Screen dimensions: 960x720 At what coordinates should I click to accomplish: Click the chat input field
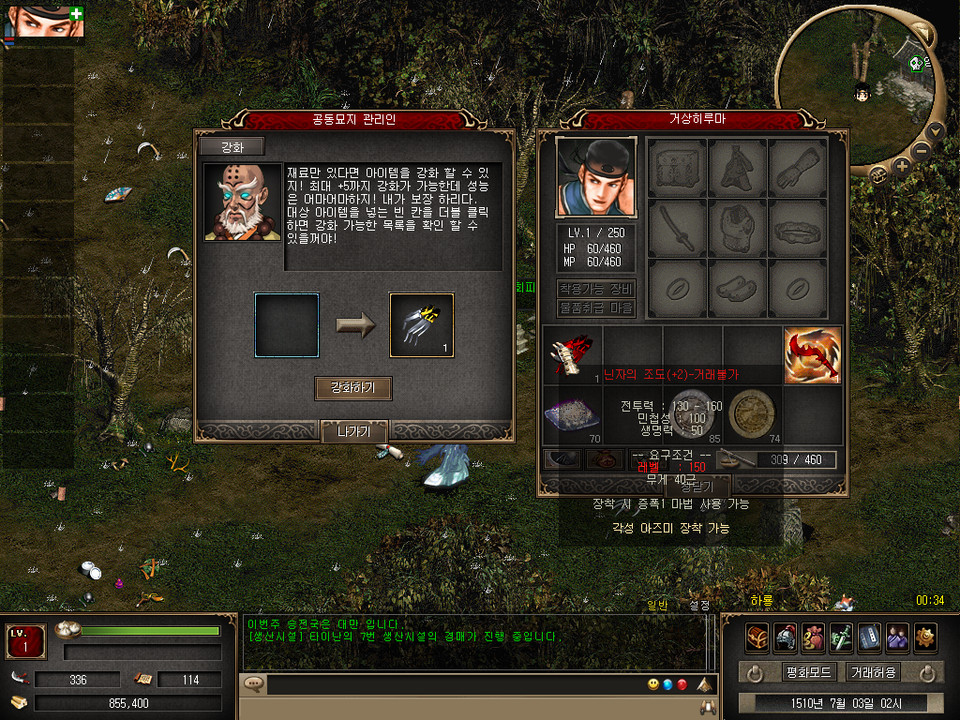(x=440, y=685)
